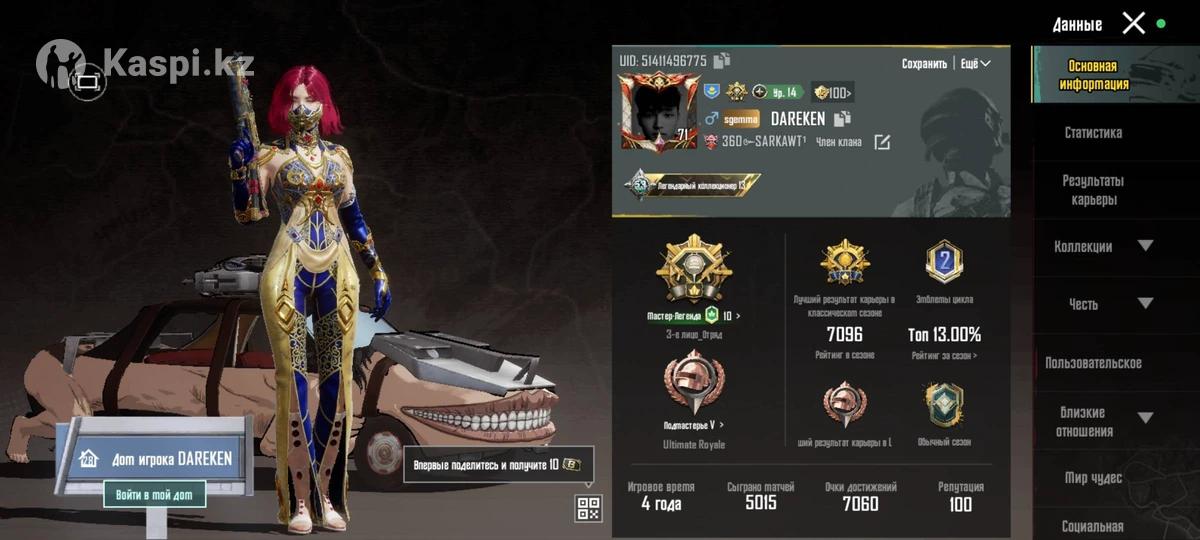Open the Ещё dropdown
The width and height of the screenshot is (1200, 540).
(x=975, y=63)
